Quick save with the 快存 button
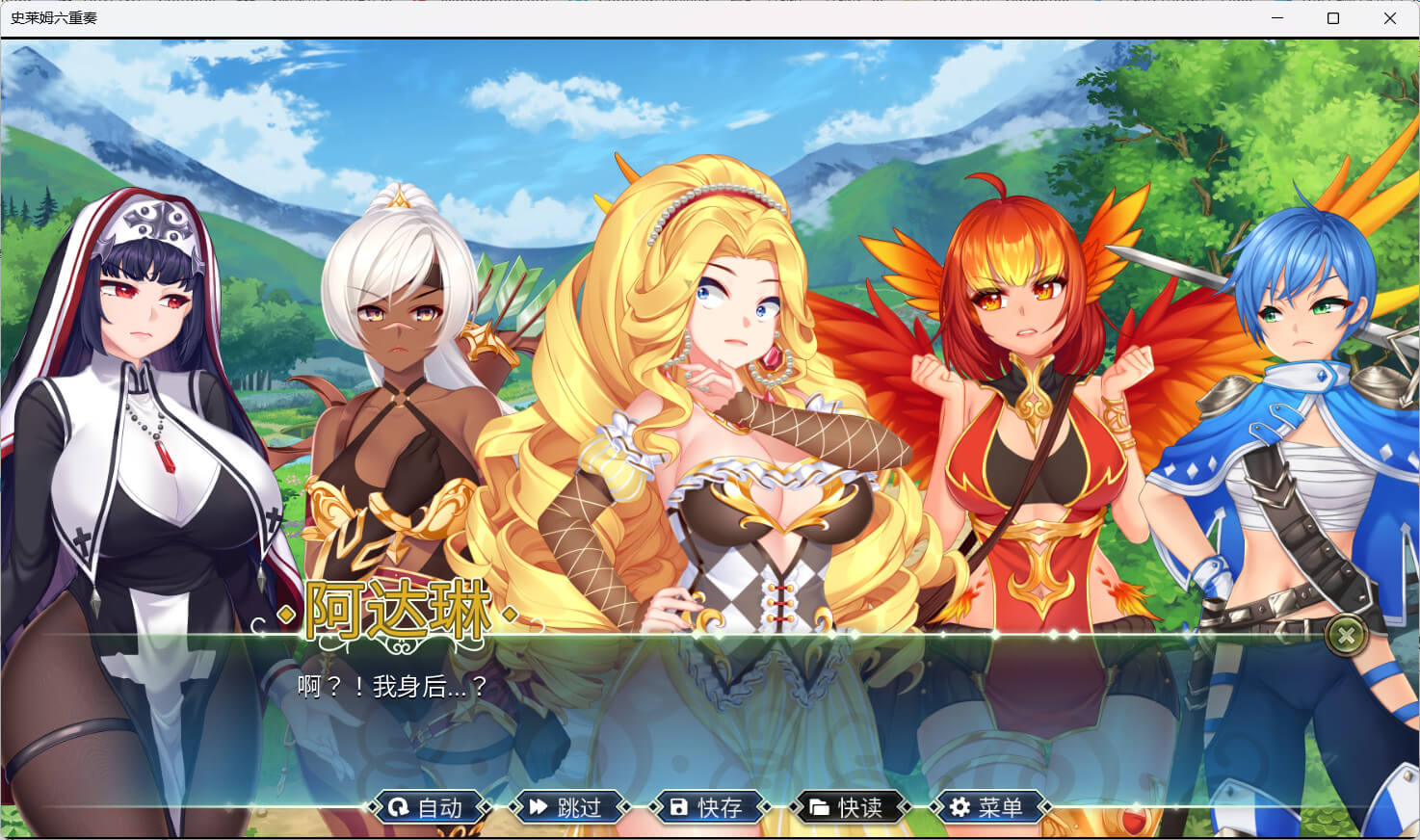 coord(707,807)
